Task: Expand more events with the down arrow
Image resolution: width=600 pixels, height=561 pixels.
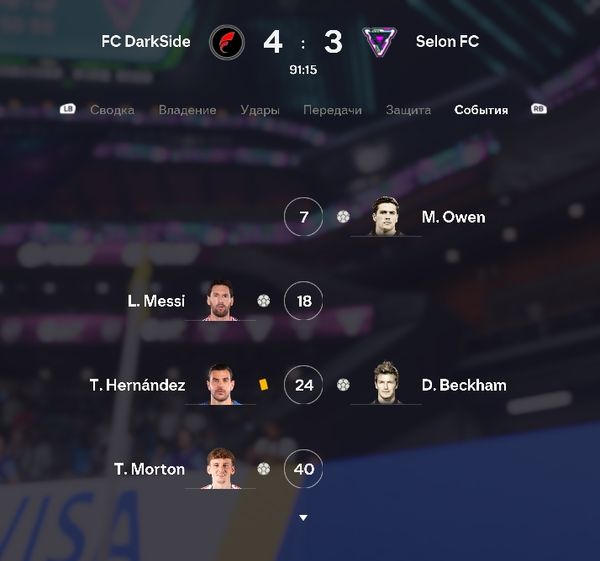Action: click(303, 517)
